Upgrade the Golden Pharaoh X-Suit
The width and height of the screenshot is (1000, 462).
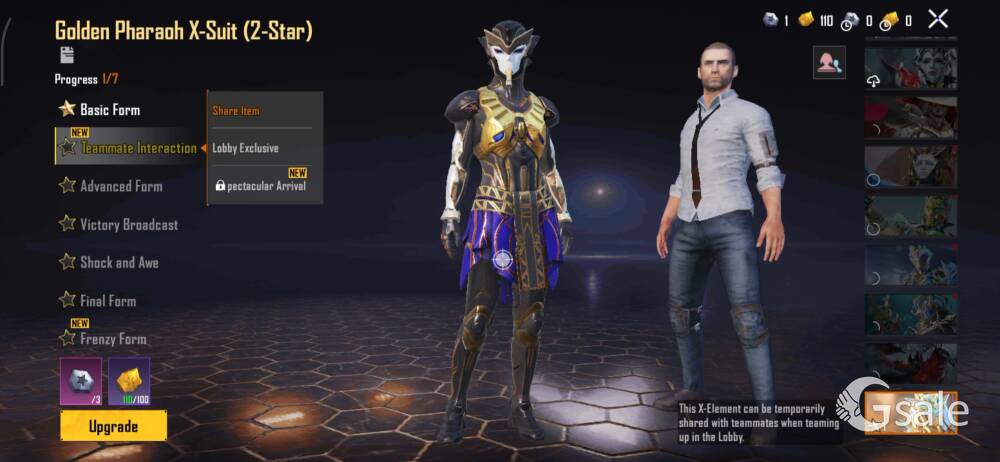(113, 426)
